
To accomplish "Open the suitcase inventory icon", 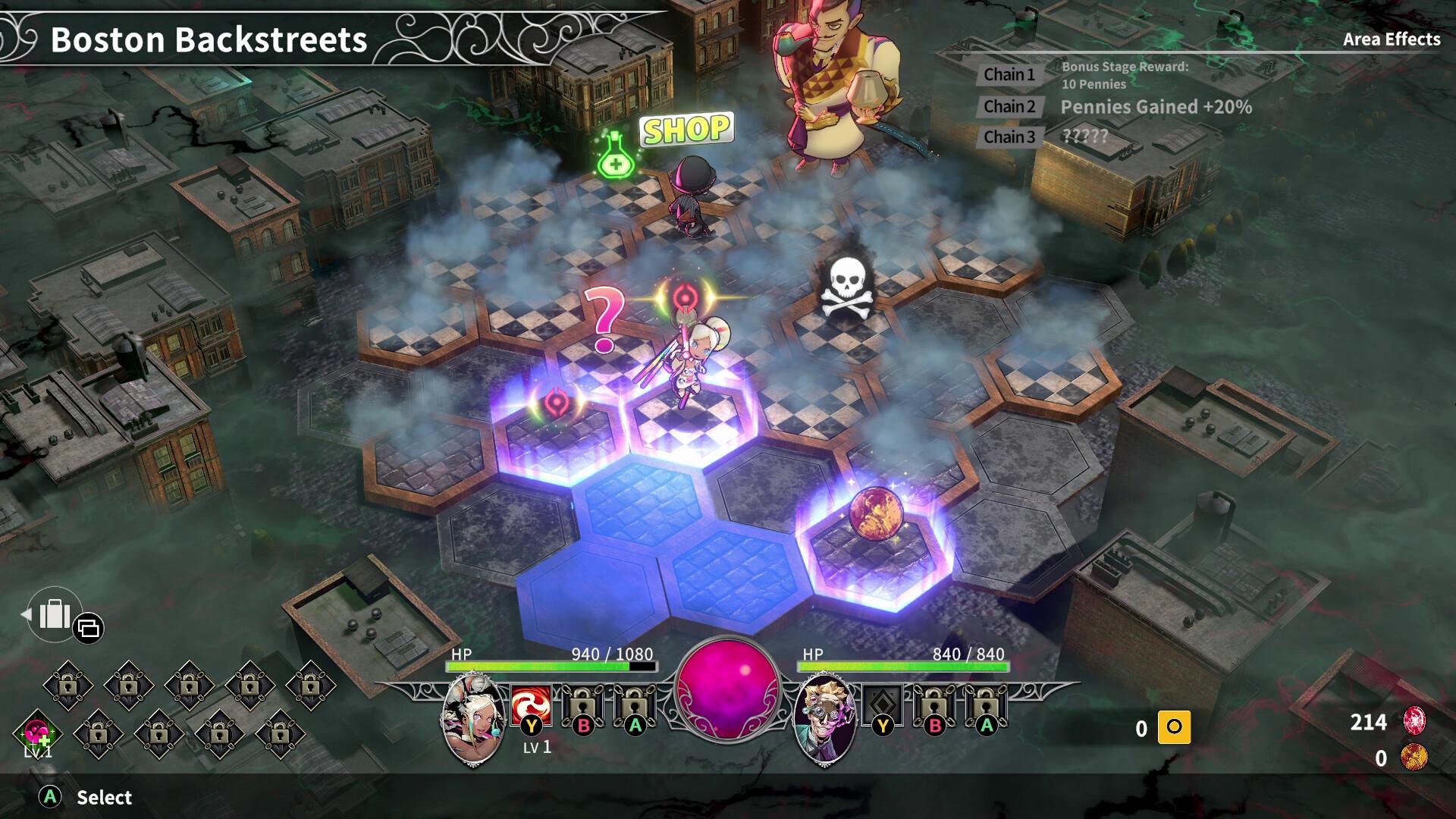I will pos(54,614).
